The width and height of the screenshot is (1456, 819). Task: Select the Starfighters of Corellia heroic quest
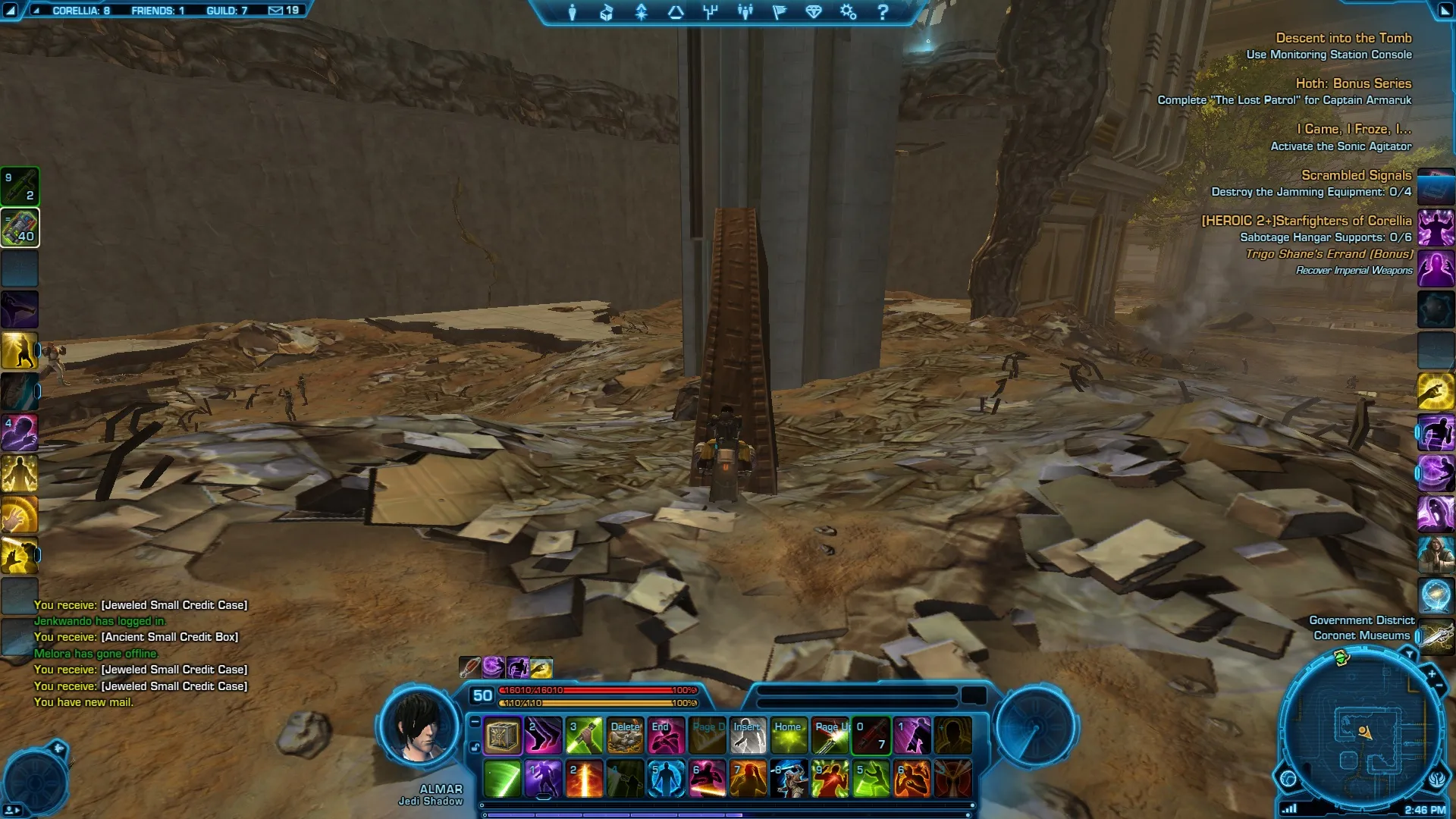tap(1306, 221)
